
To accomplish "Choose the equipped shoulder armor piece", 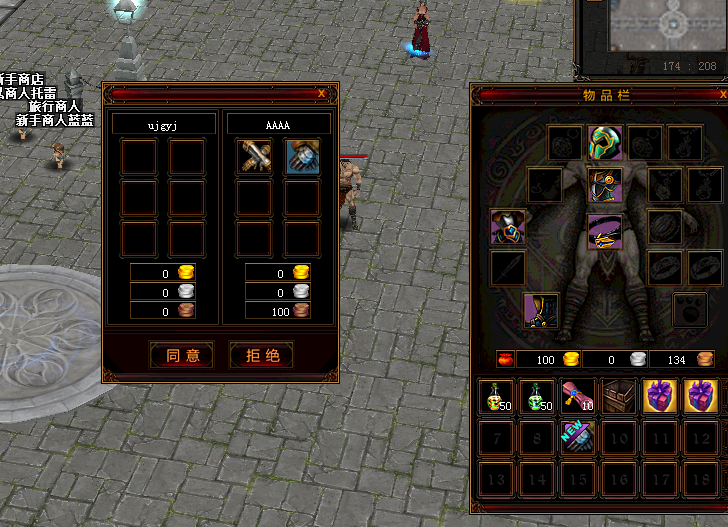I will coord(507,227).
